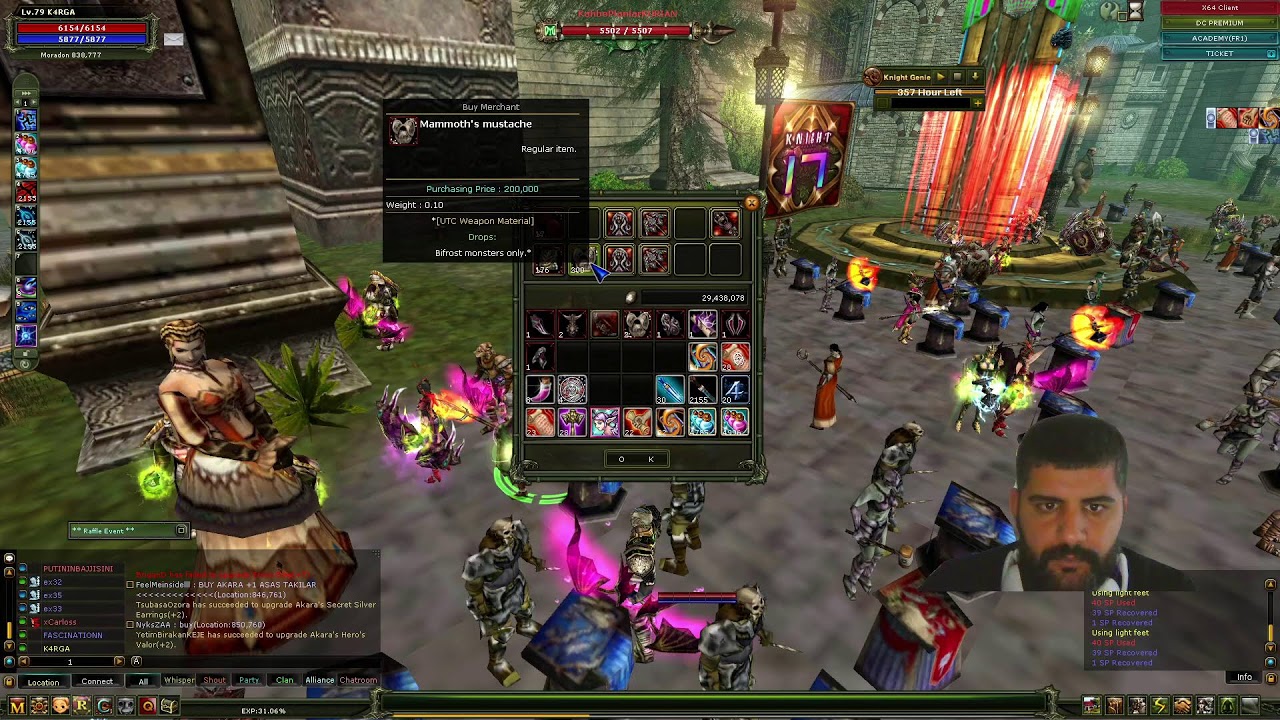Image resolution: width=1280 pixels, height=720 pixels.
Task: Click the Connect button
Action: coord(97,682)
